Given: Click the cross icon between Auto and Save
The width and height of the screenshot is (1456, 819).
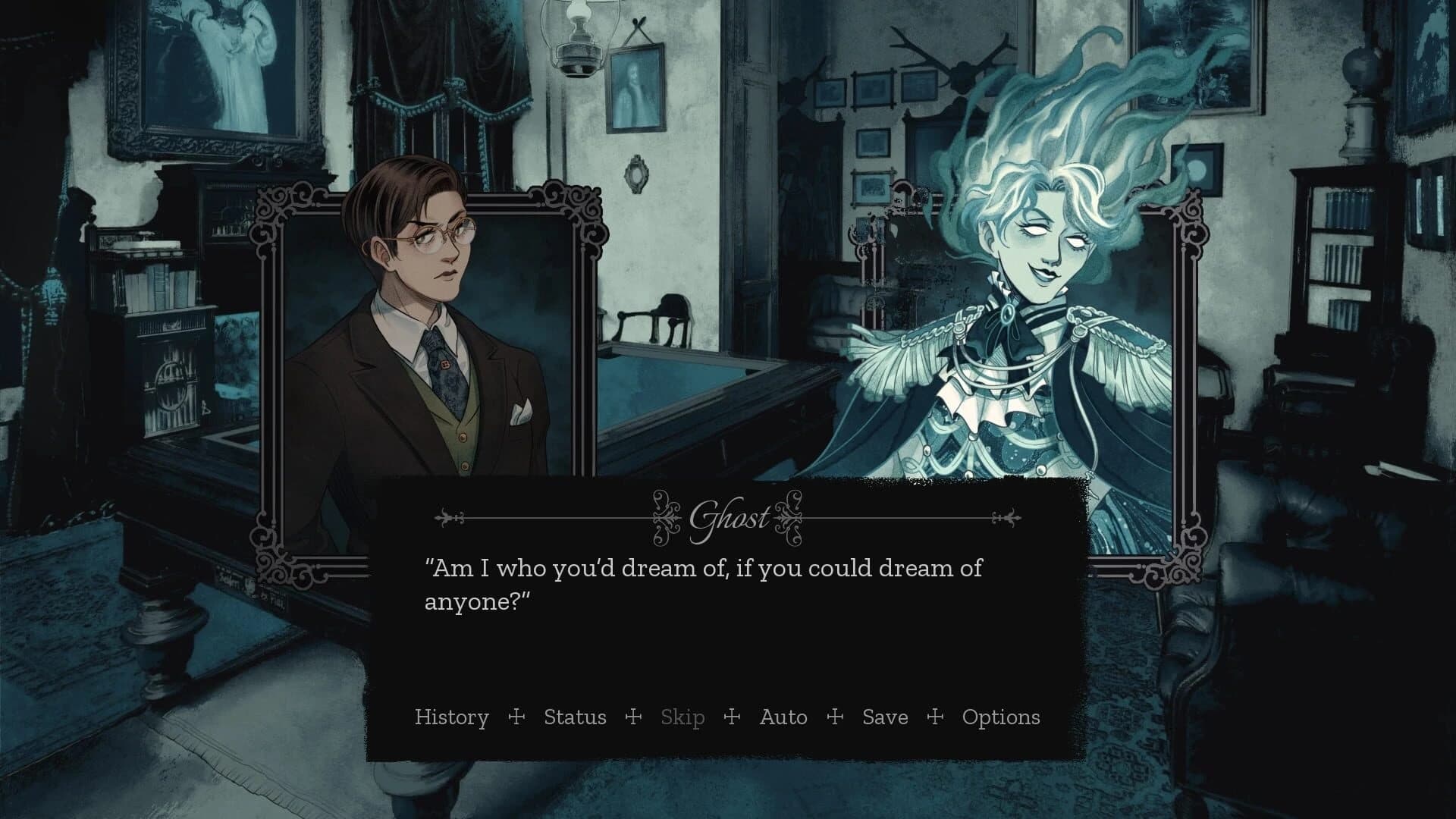Looking at the screenshot, I should click(835, 717).
